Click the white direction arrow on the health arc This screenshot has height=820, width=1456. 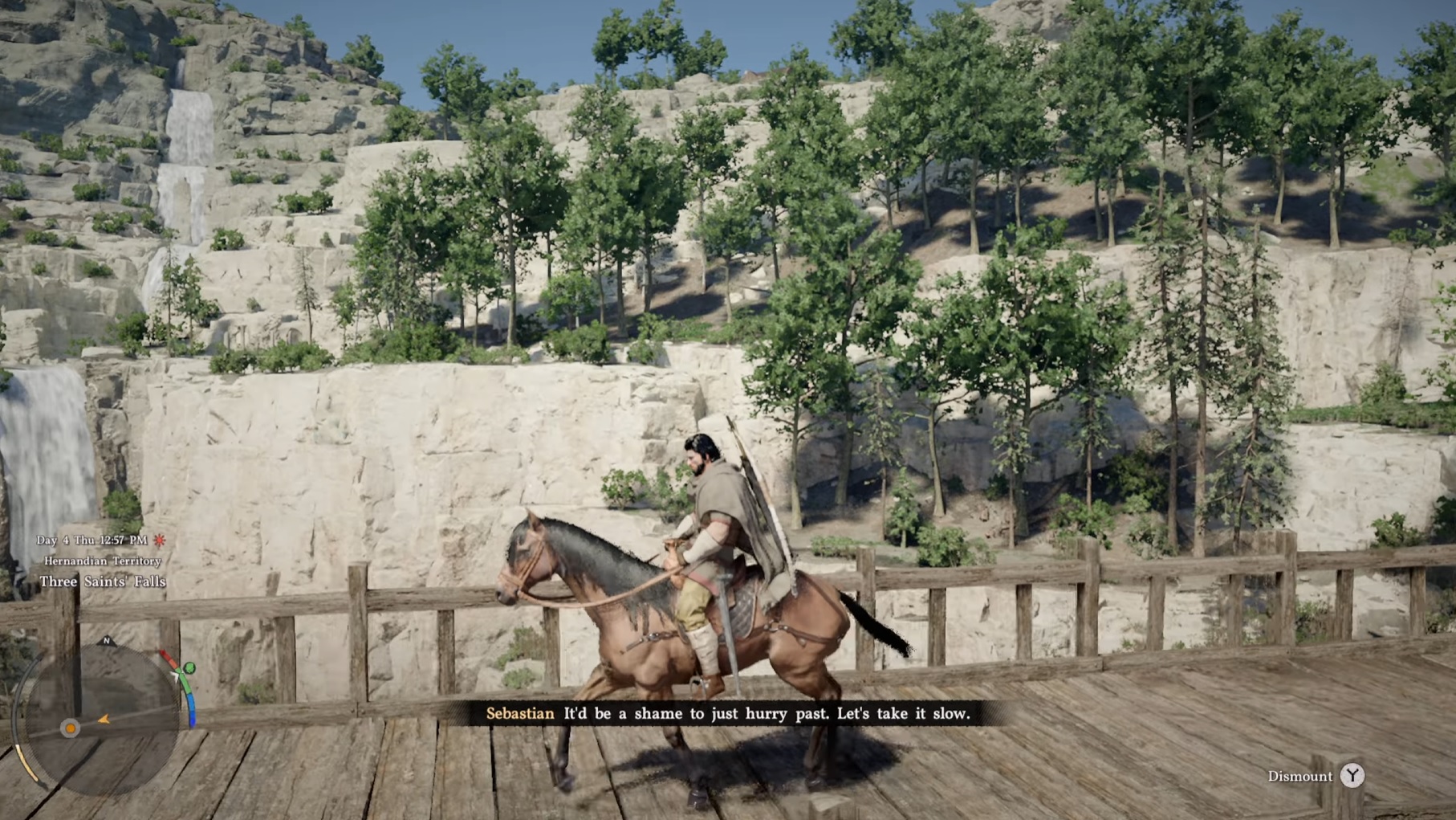pyautogui.click(x=176, y=676)
